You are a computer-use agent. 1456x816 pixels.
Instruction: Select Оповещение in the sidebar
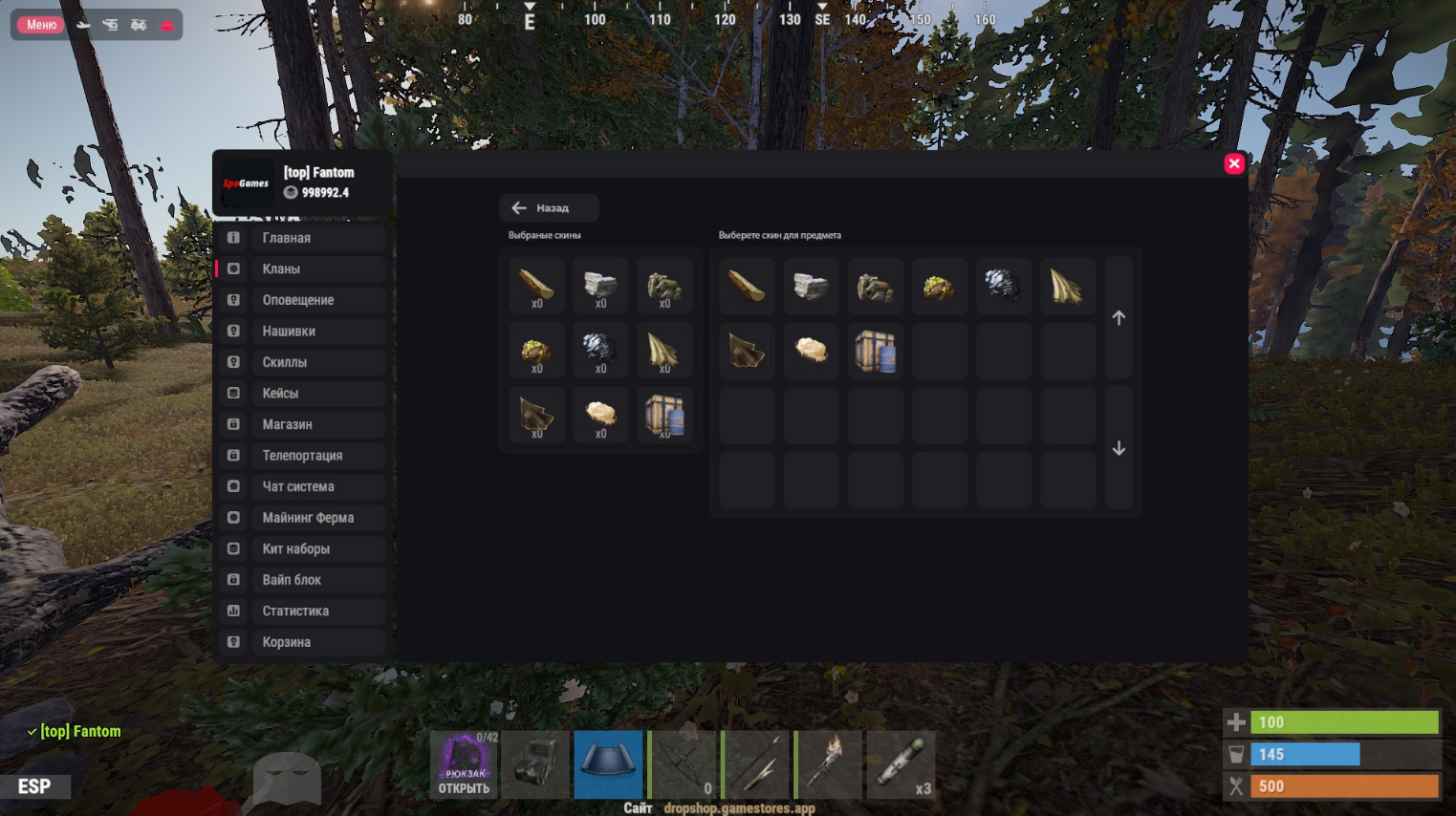pos(301,300)
